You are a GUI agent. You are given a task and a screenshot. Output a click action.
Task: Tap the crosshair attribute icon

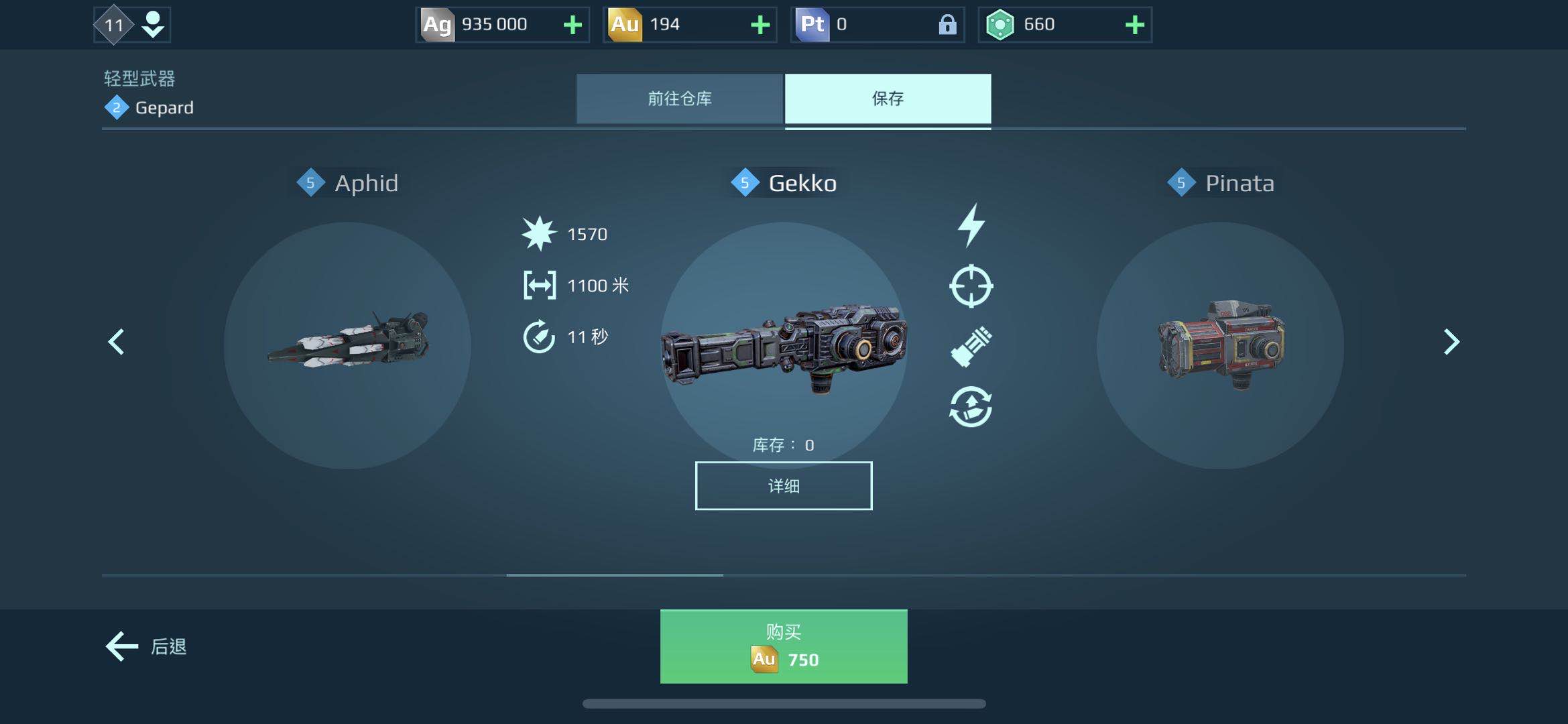[971, 286]
